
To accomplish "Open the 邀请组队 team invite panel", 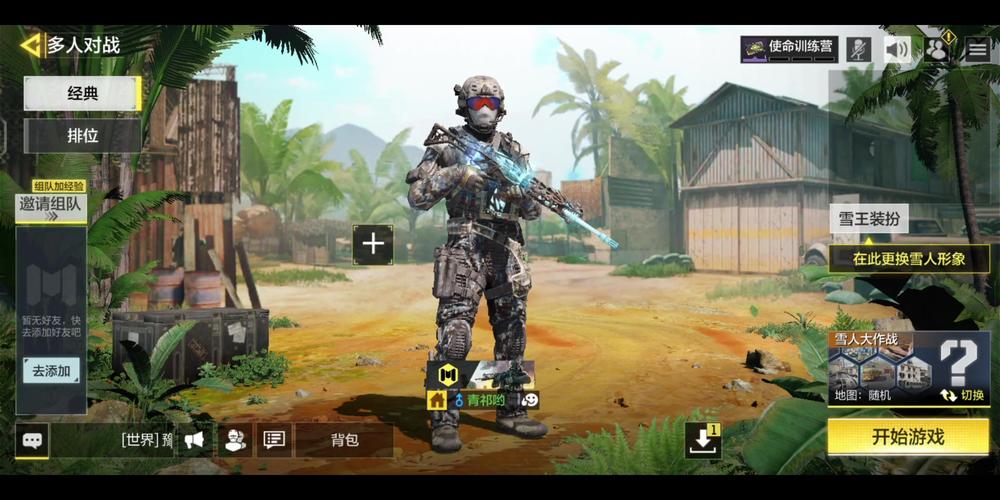I will (x=52, y=204).
